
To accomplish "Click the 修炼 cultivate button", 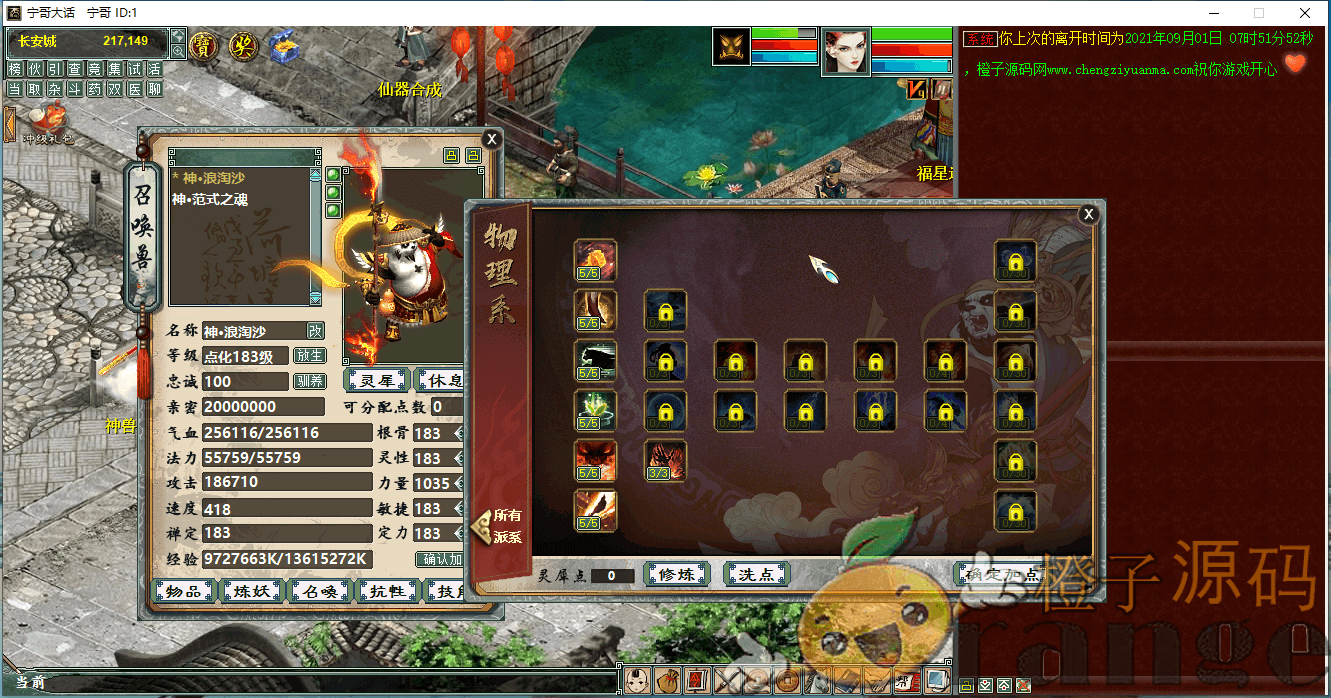I will pyautogui.click(x=676, y=574).
